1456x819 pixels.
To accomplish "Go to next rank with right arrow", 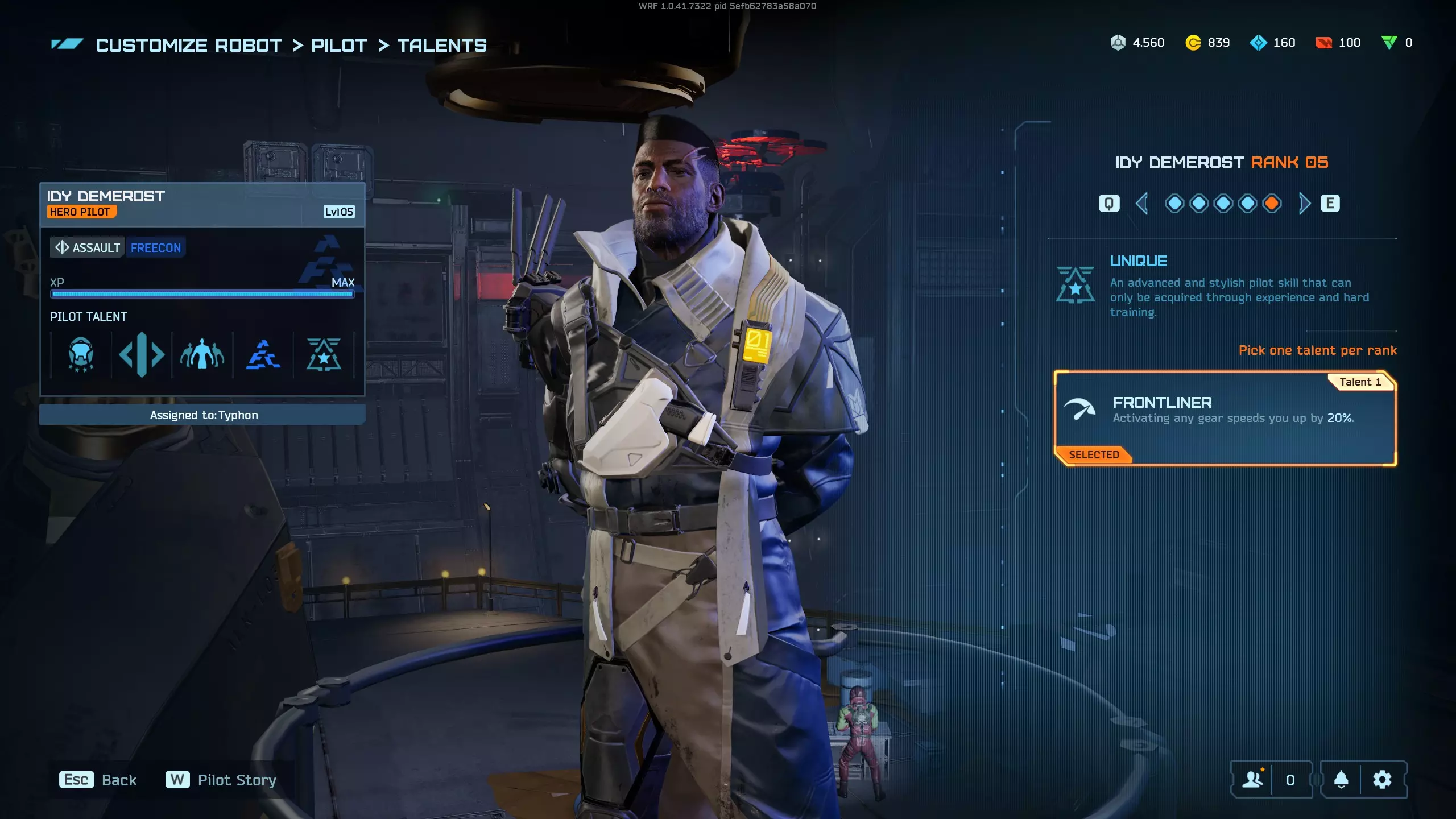I will click(1304, 204).
